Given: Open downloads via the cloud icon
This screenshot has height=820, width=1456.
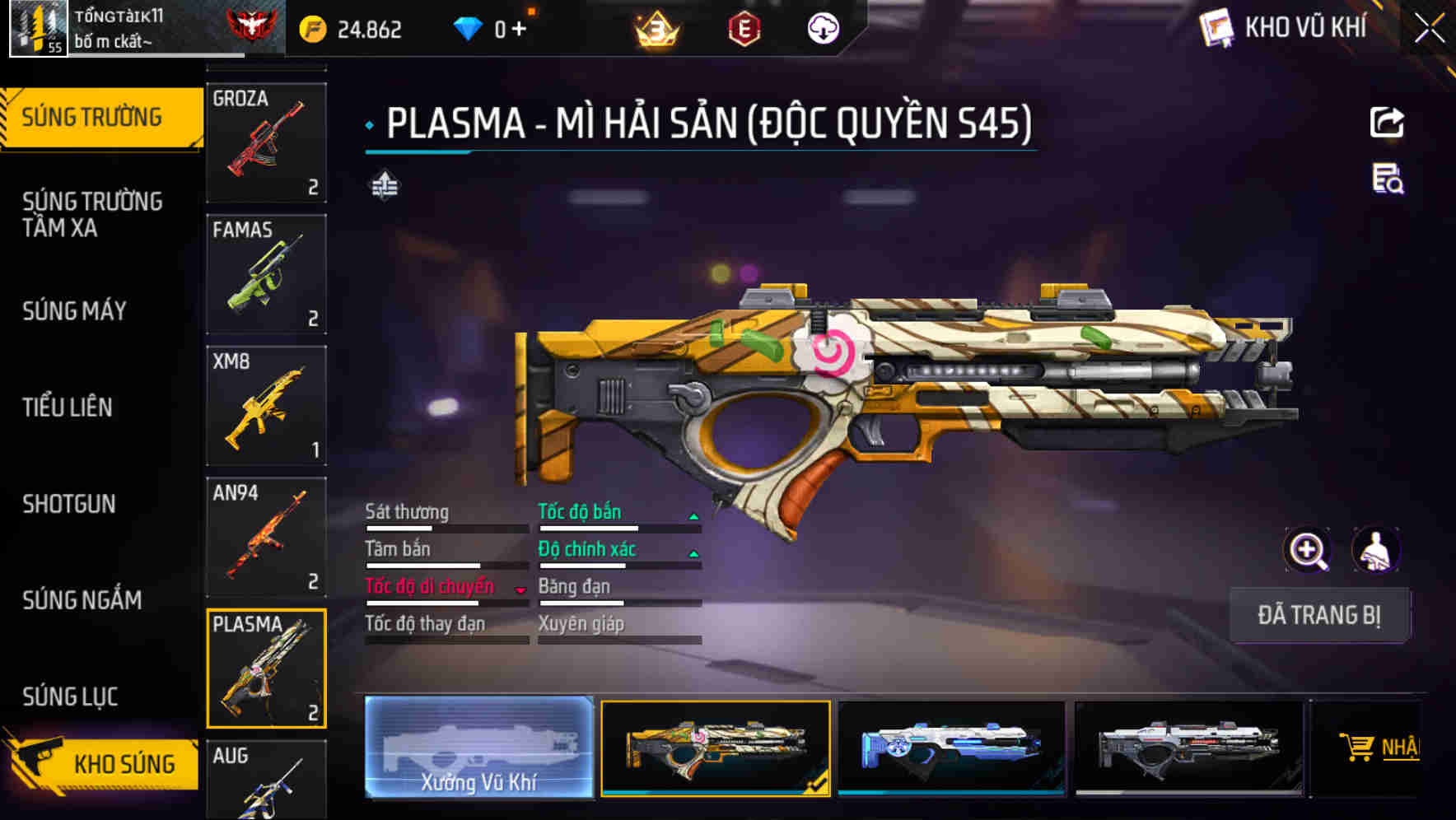Looking at the screenshot, I should click(821, 27).
